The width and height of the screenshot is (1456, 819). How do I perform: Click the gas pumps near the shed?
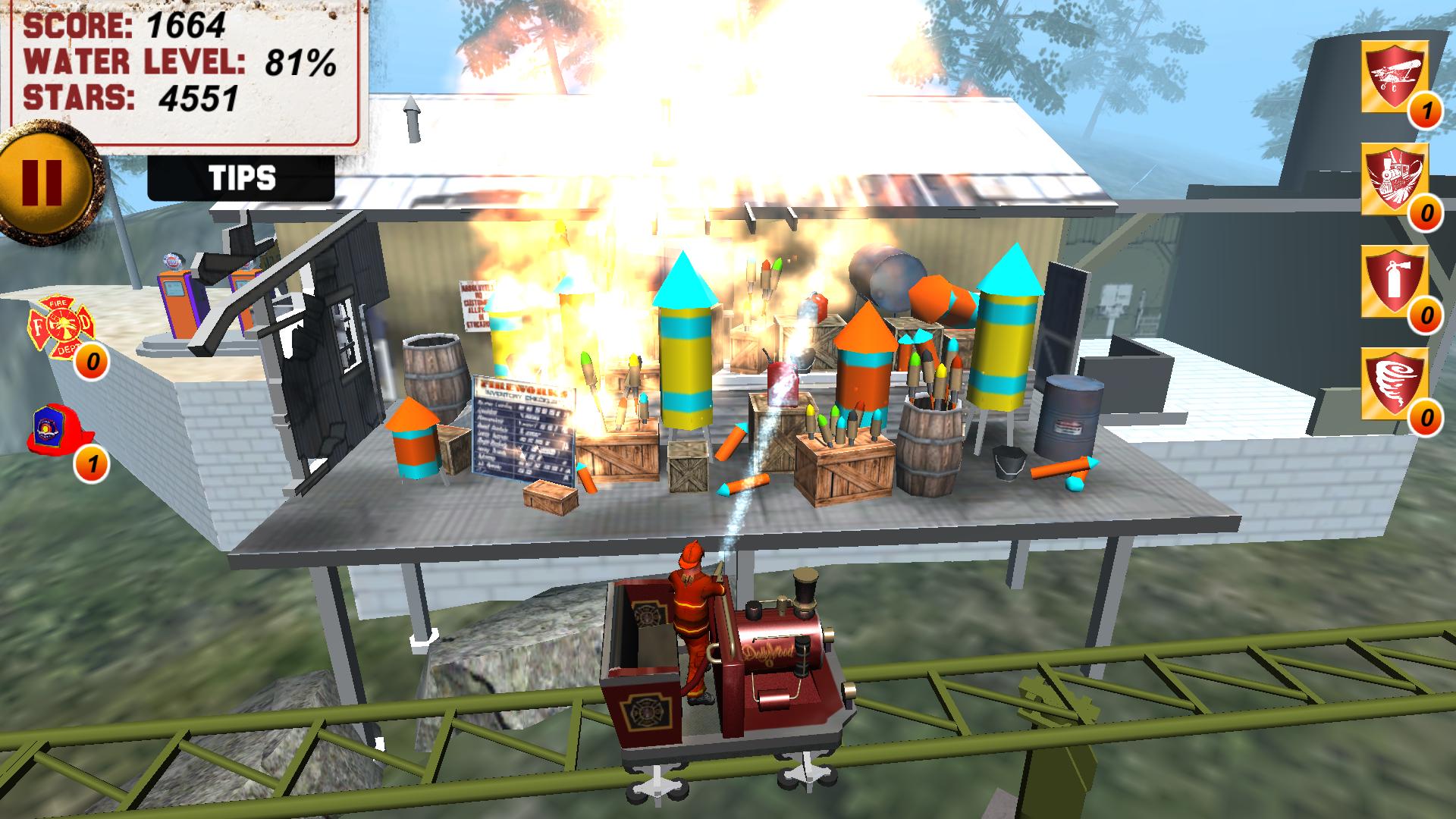pyautogui.click(x=182, y=303)
